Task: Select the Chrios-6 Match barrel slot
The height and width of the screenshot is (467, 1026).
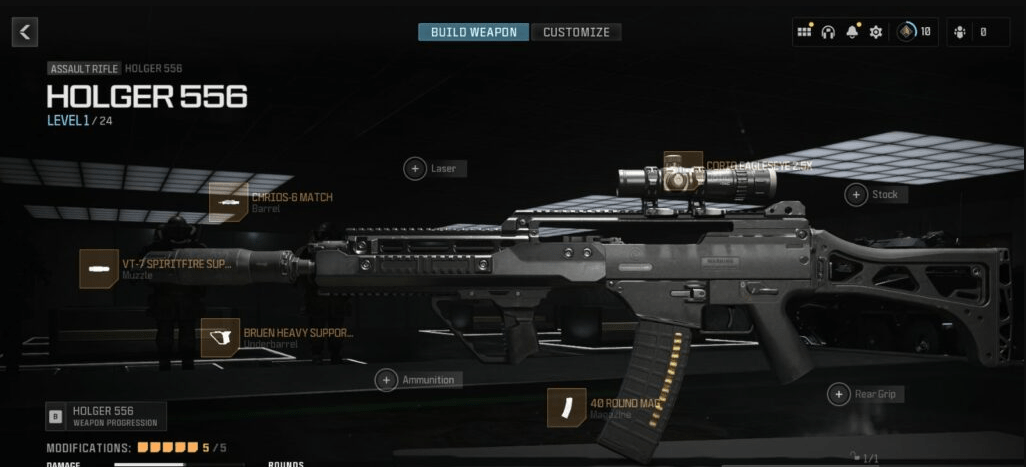Action: tap(229, 202)
